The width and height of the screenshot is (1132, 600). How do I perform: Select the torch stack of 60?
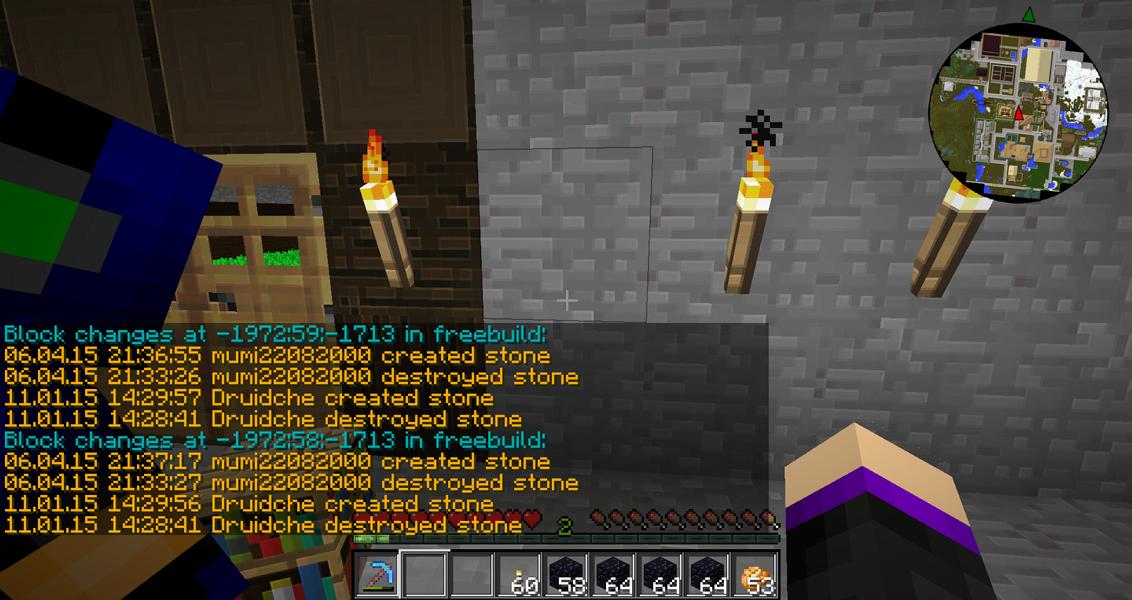pyautogui.click(x=518, y=575)
